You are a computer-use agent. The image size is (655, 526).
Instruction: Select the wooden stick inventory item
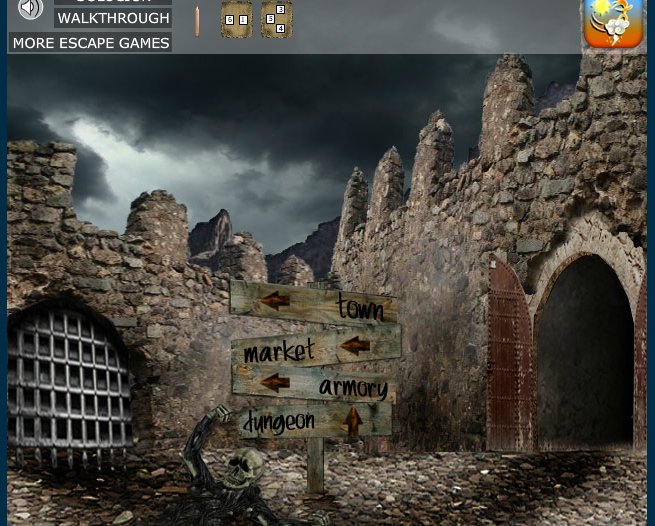[x=197, y=21]
